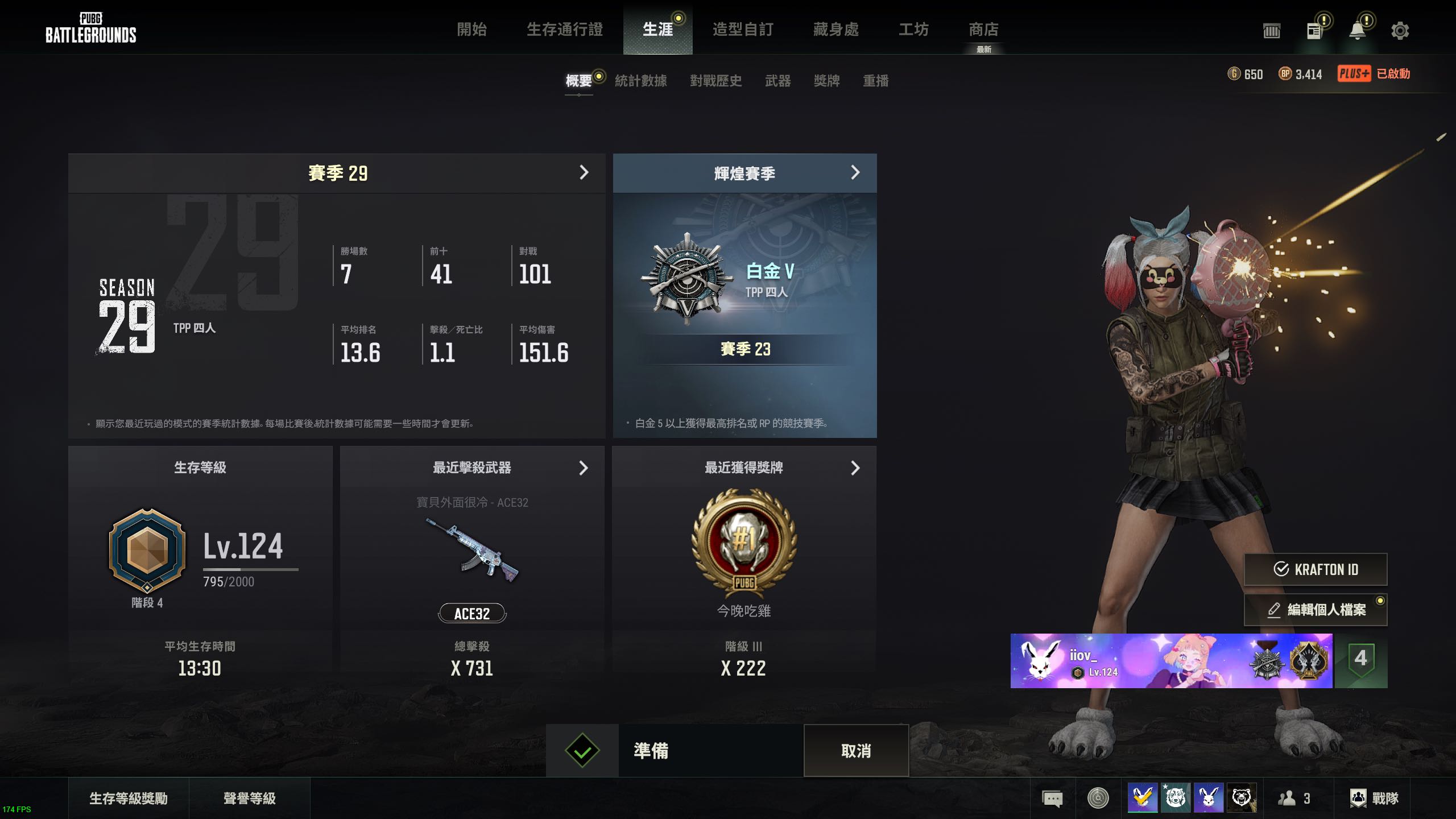
Task: Open the 造型自訂 customization tab
Action: tap(742, 30)
